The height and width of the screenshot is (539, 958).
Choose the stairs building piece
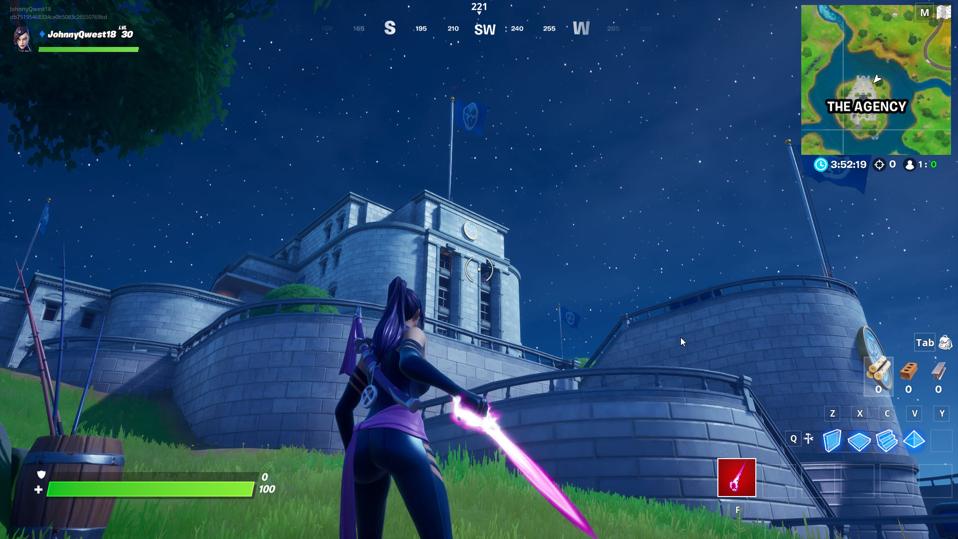887,441
